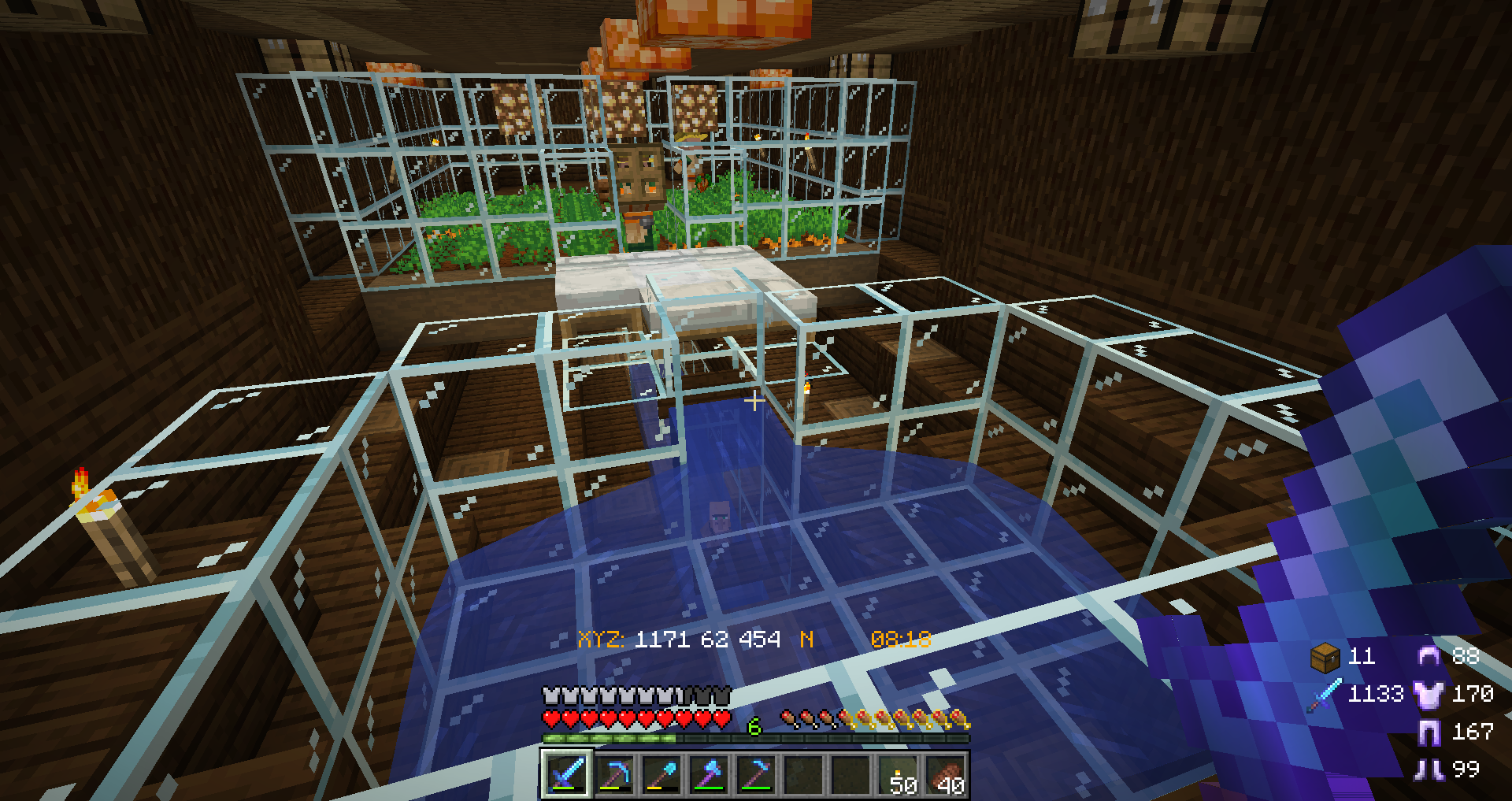1512x801 pixels.
Task: Select the diamond sword hotbar slot
Action: click(x=566, y=774)
